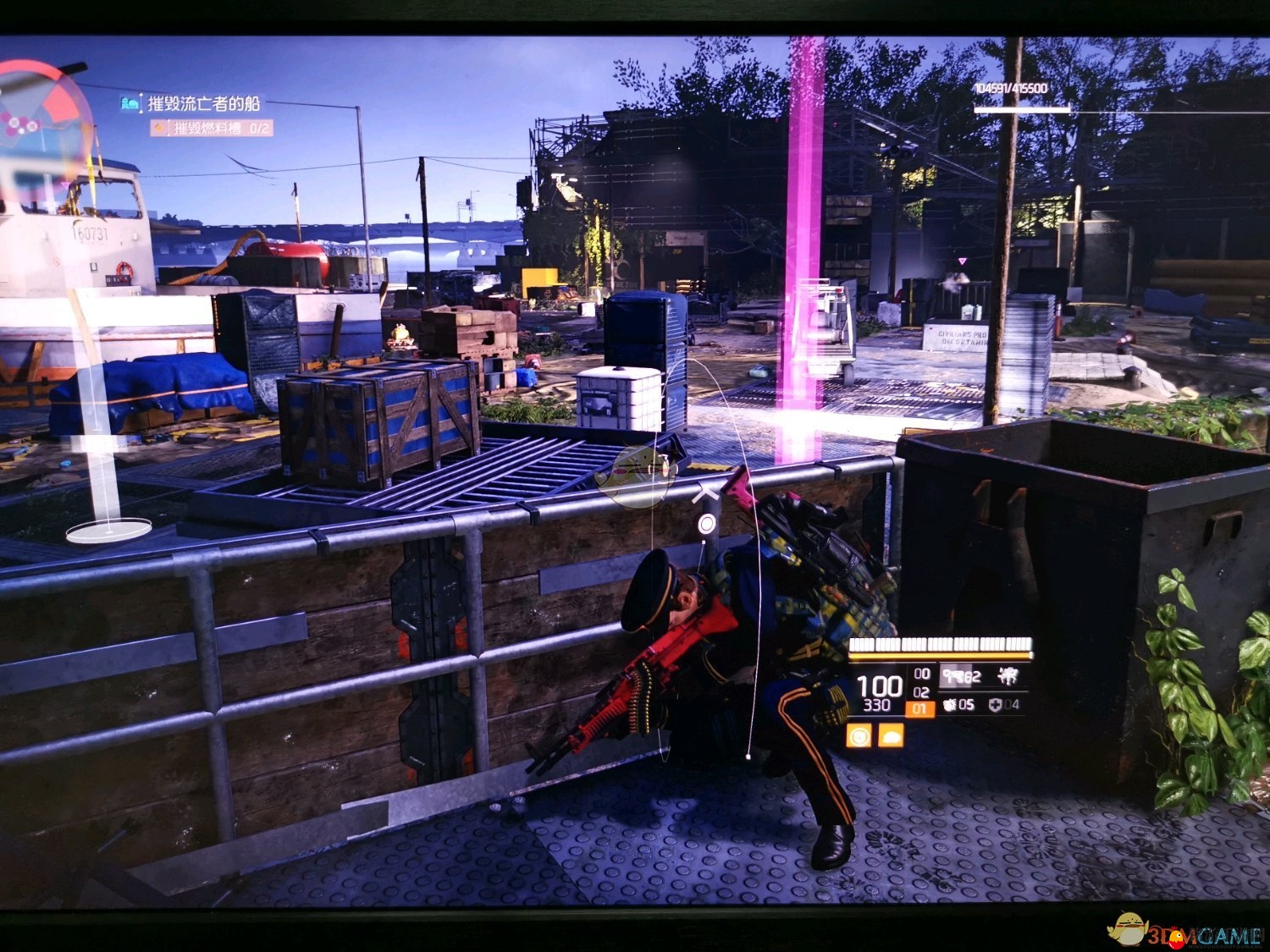Viewport: 1270px width, 952px height.
Task: Select the highlighted orange 01 weapon slot
Action: [x=920, y=709]
